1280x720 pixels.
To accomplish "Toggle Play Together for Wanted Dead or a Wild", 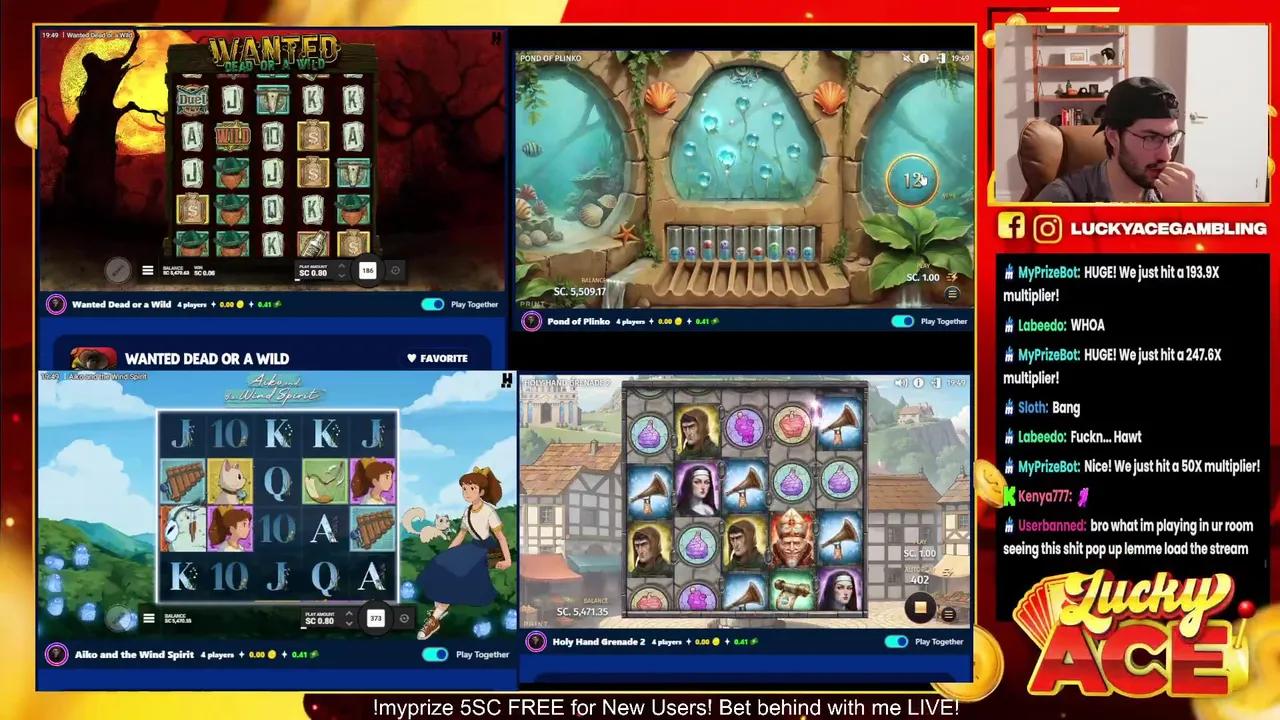I will tap(431, 304).
